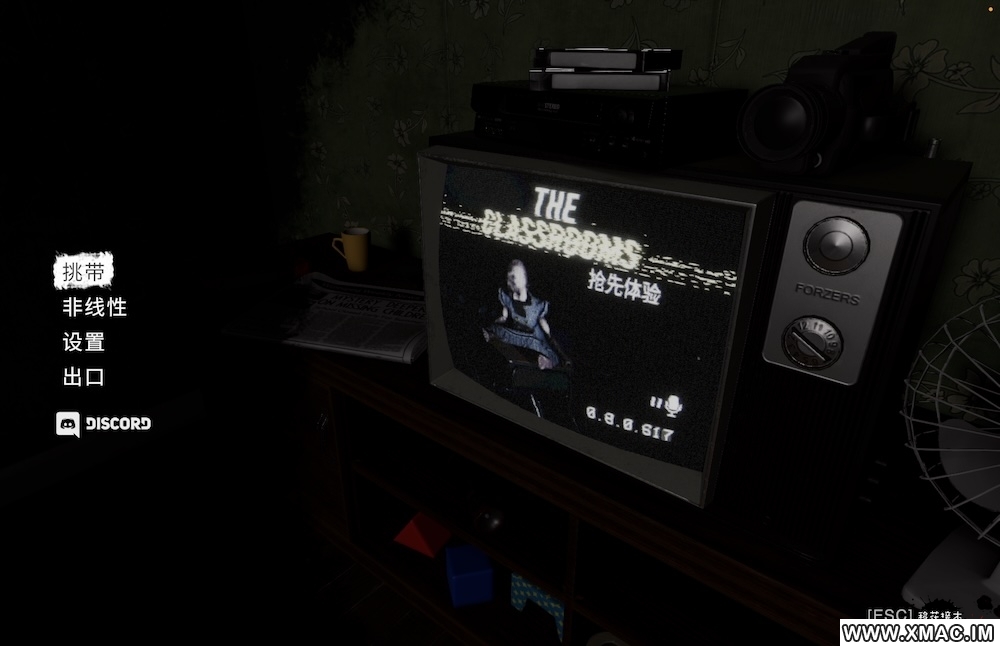
Task: Exit the game via 出口
Action: (83, 377)
